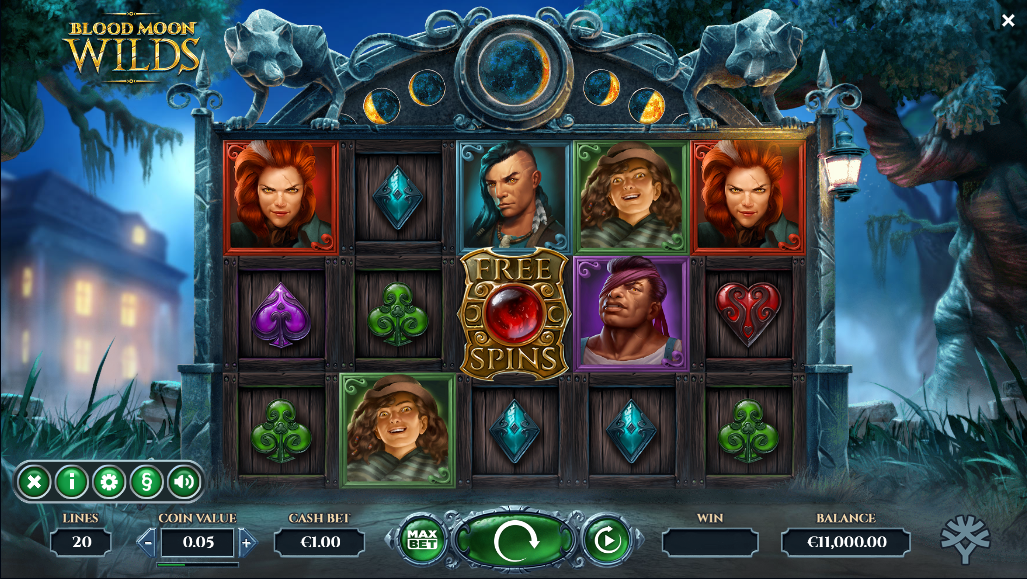Close the game window
Image resolution: width=1027 pixels, height=579 pixels.
(1008, 20)
